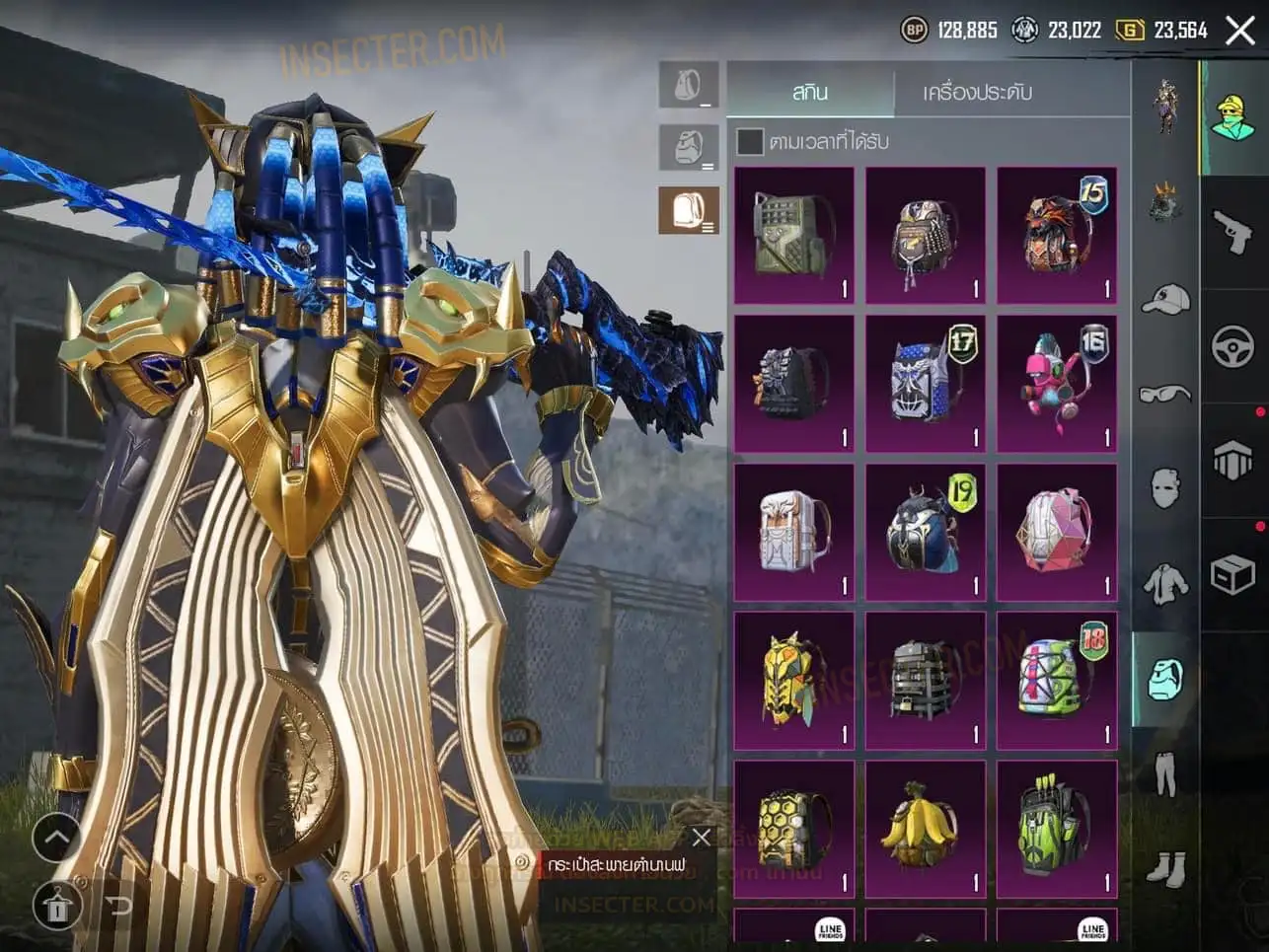Pick the pink robot level 16 backpack
Image resolution: width=1269 pixels, height=952 pixels.
tap(1056, 385)
